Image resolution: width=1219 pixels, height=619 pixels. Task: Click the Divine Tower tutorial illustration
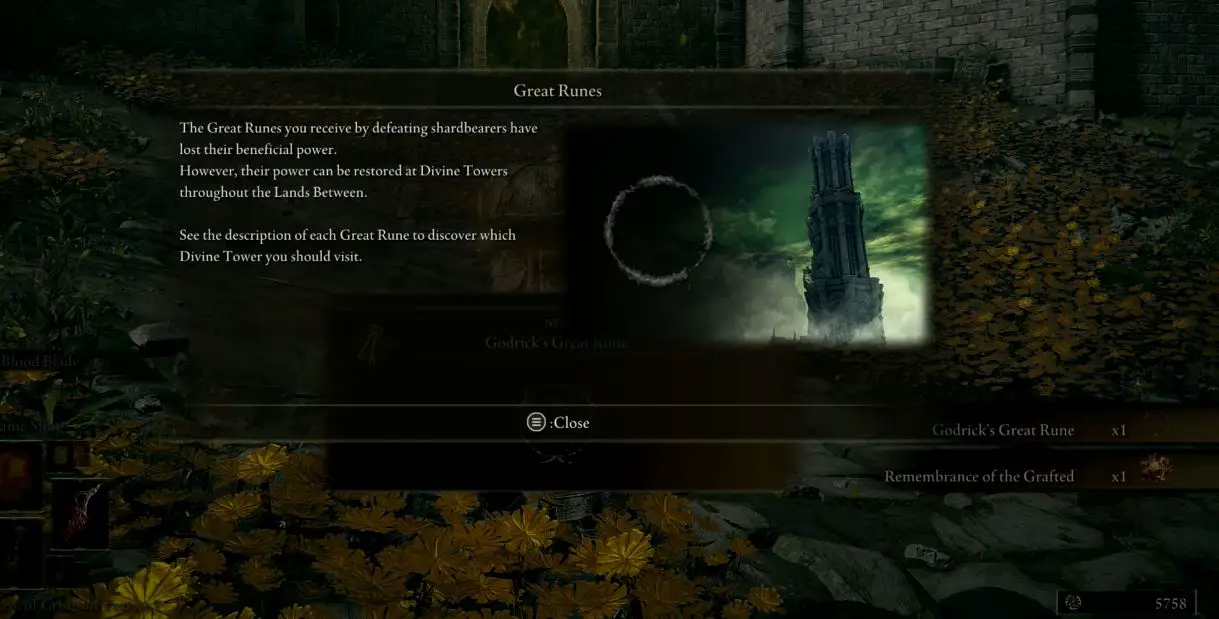[x=748, y=236]
